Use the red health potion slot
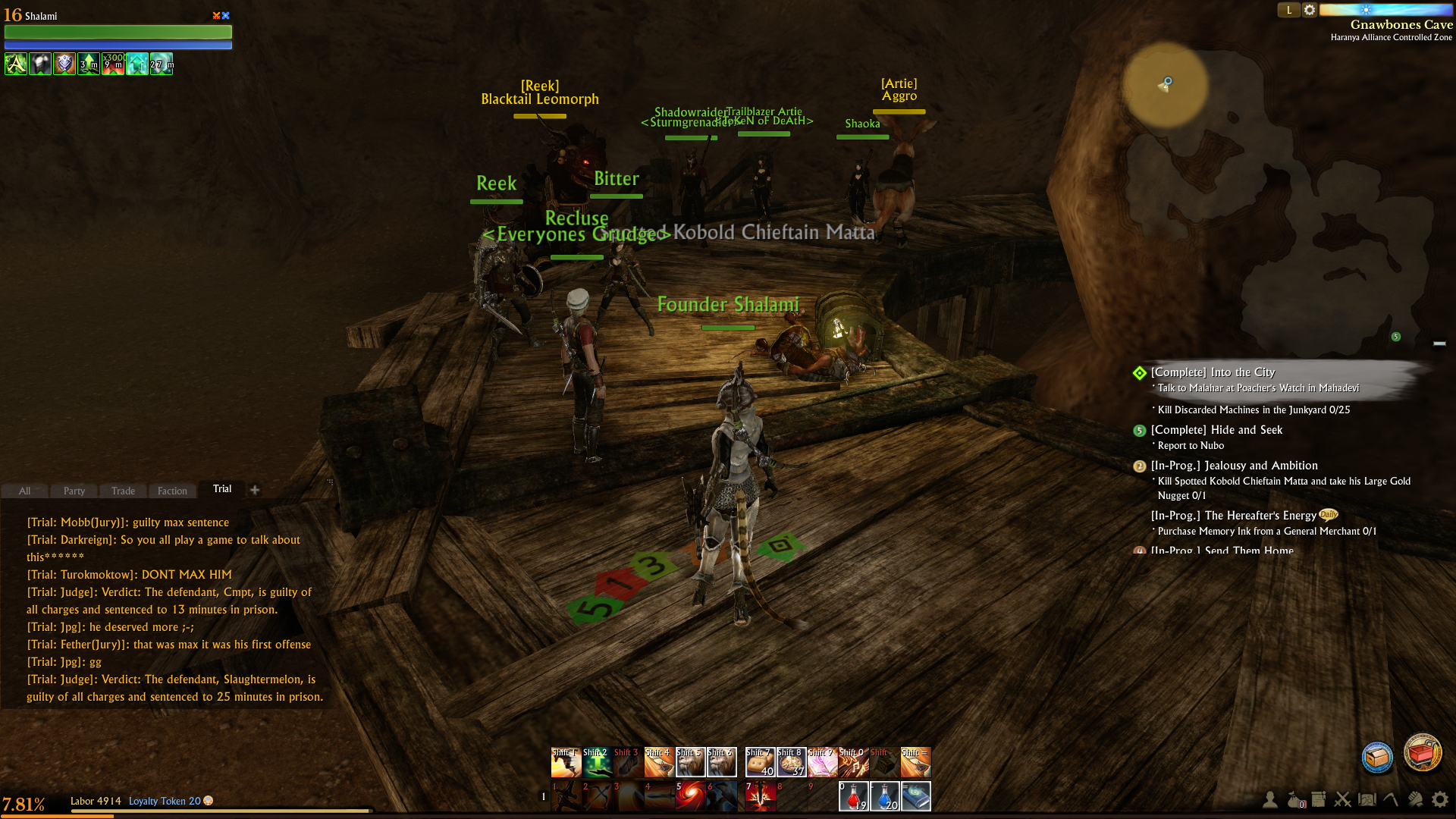Viewport: 1456px width, 819px height. click(x=853, y=796)
